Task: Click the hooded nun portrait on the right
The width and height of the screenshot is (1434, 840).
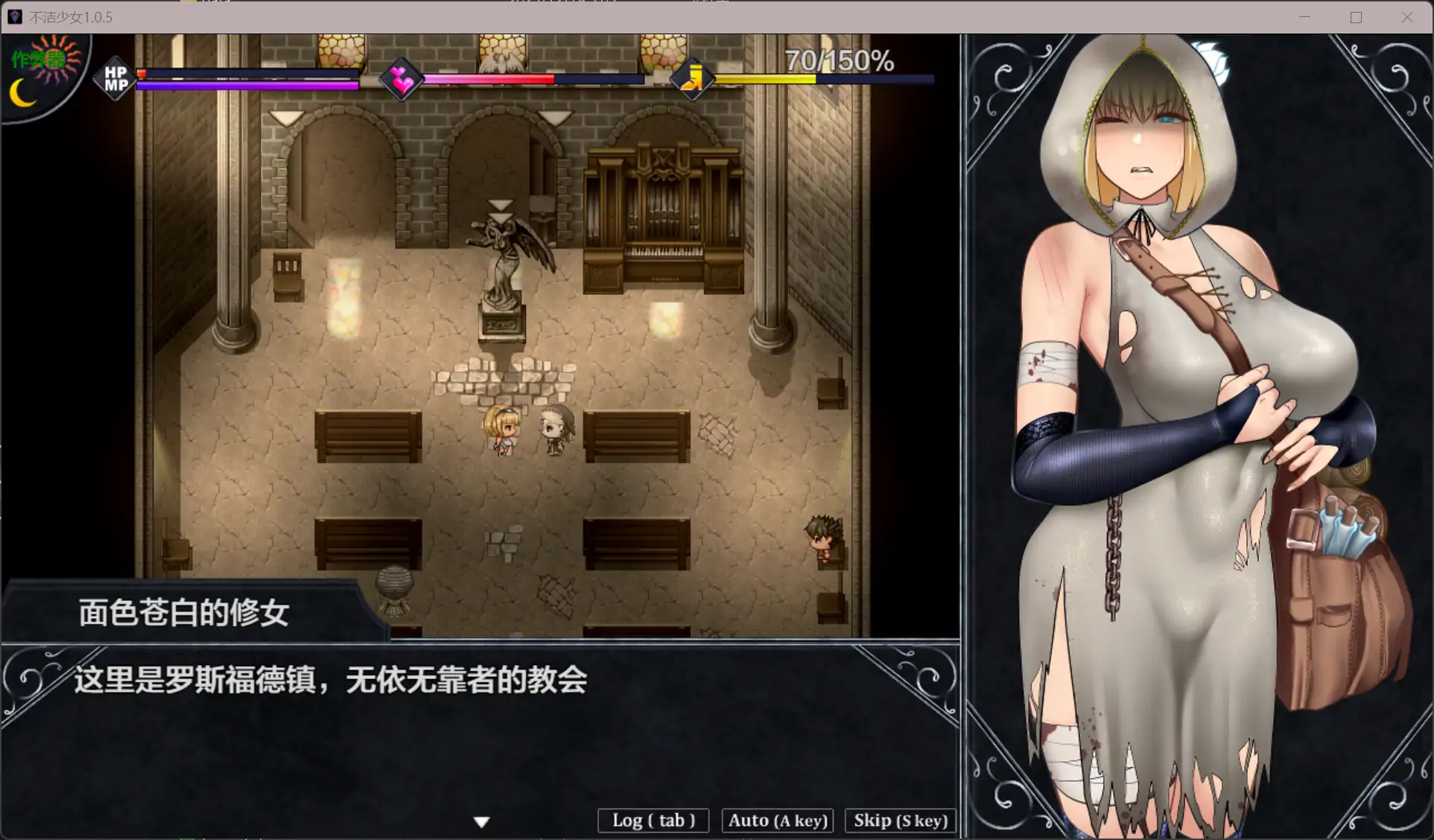Action: click(1162, 298)
